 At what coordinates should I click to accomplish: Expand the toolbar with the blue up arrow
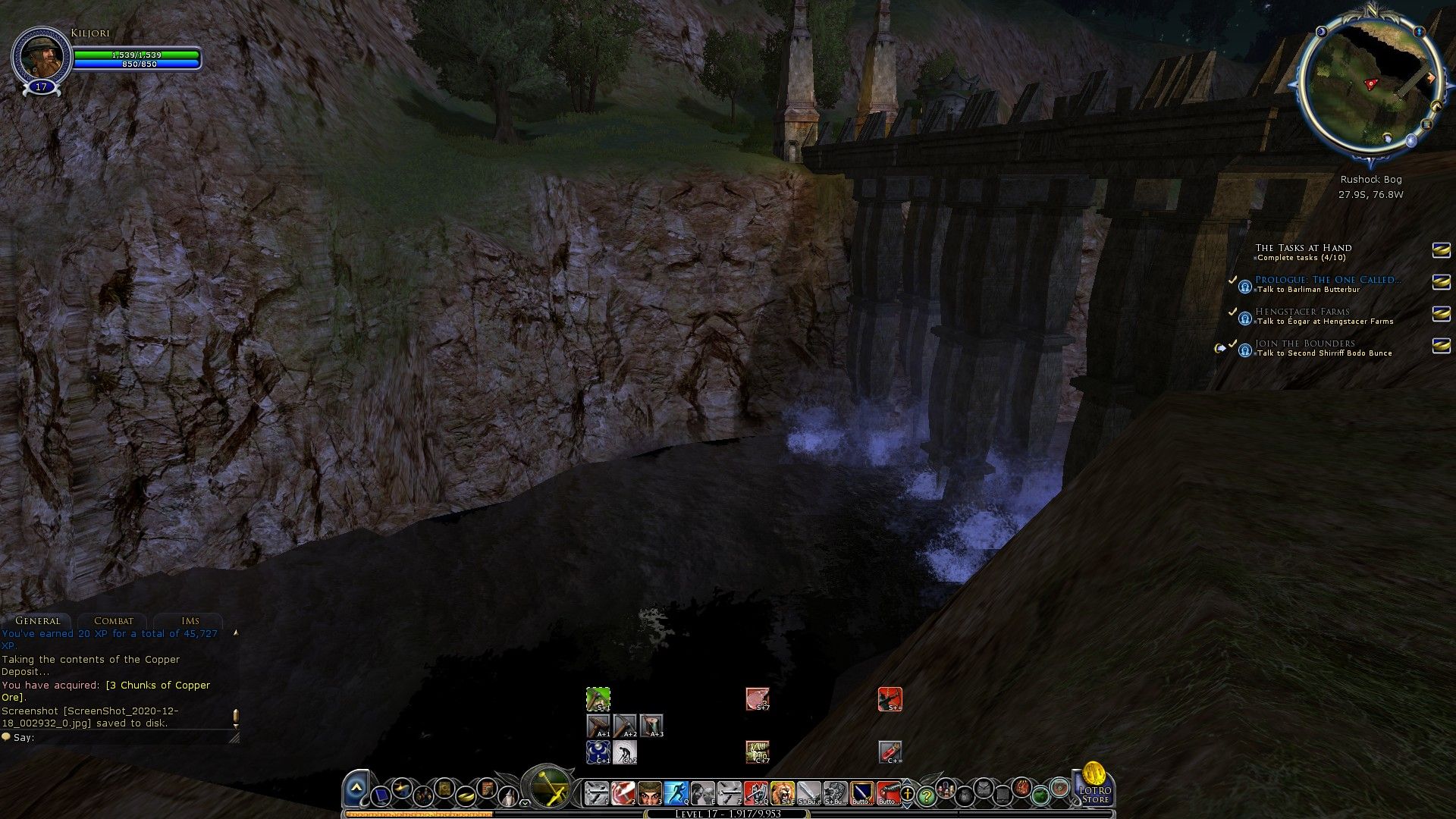click(356, 787)
